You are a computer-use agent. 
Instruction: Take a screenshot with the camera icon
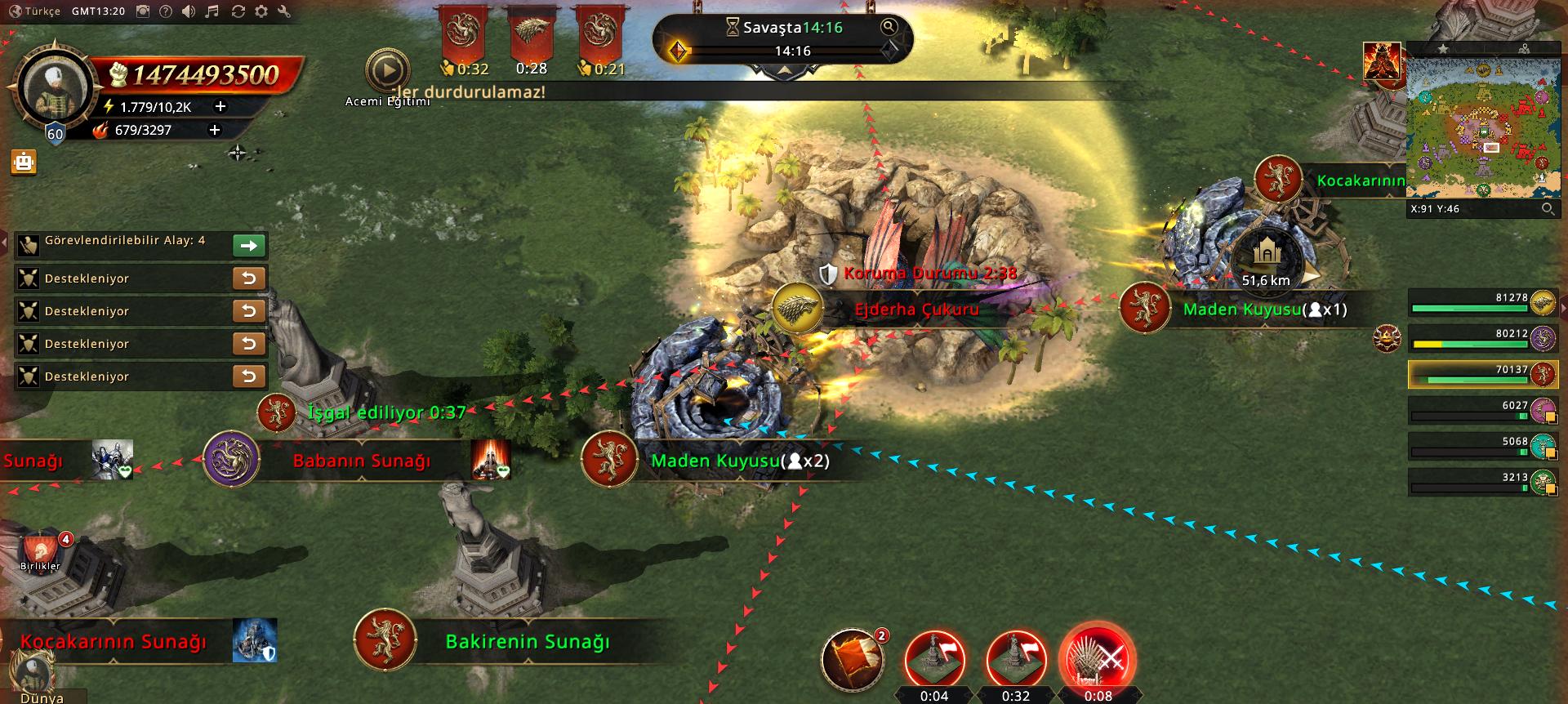pos(143,11)
